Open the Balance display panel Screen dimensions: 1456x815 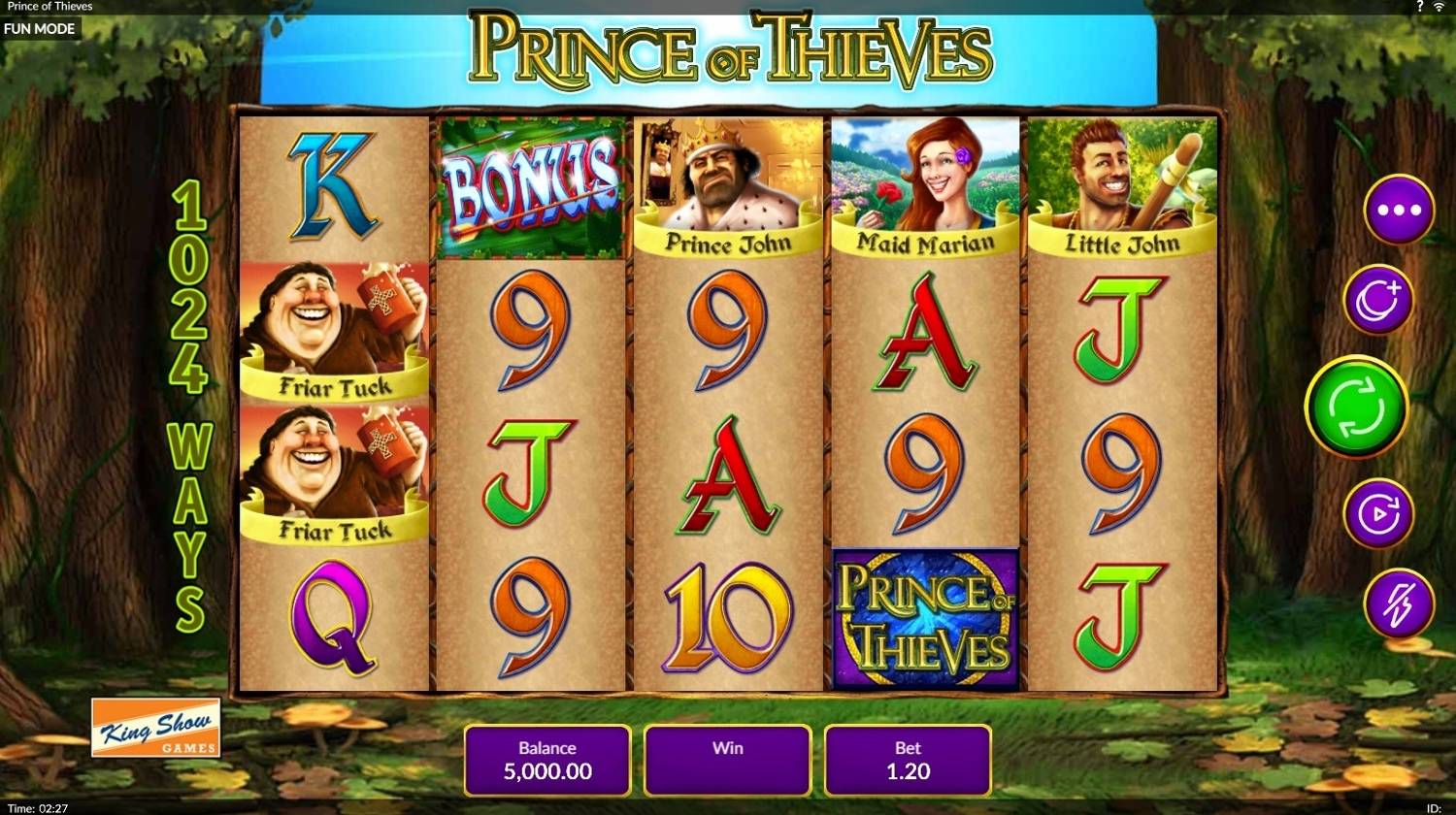[546, 761]
